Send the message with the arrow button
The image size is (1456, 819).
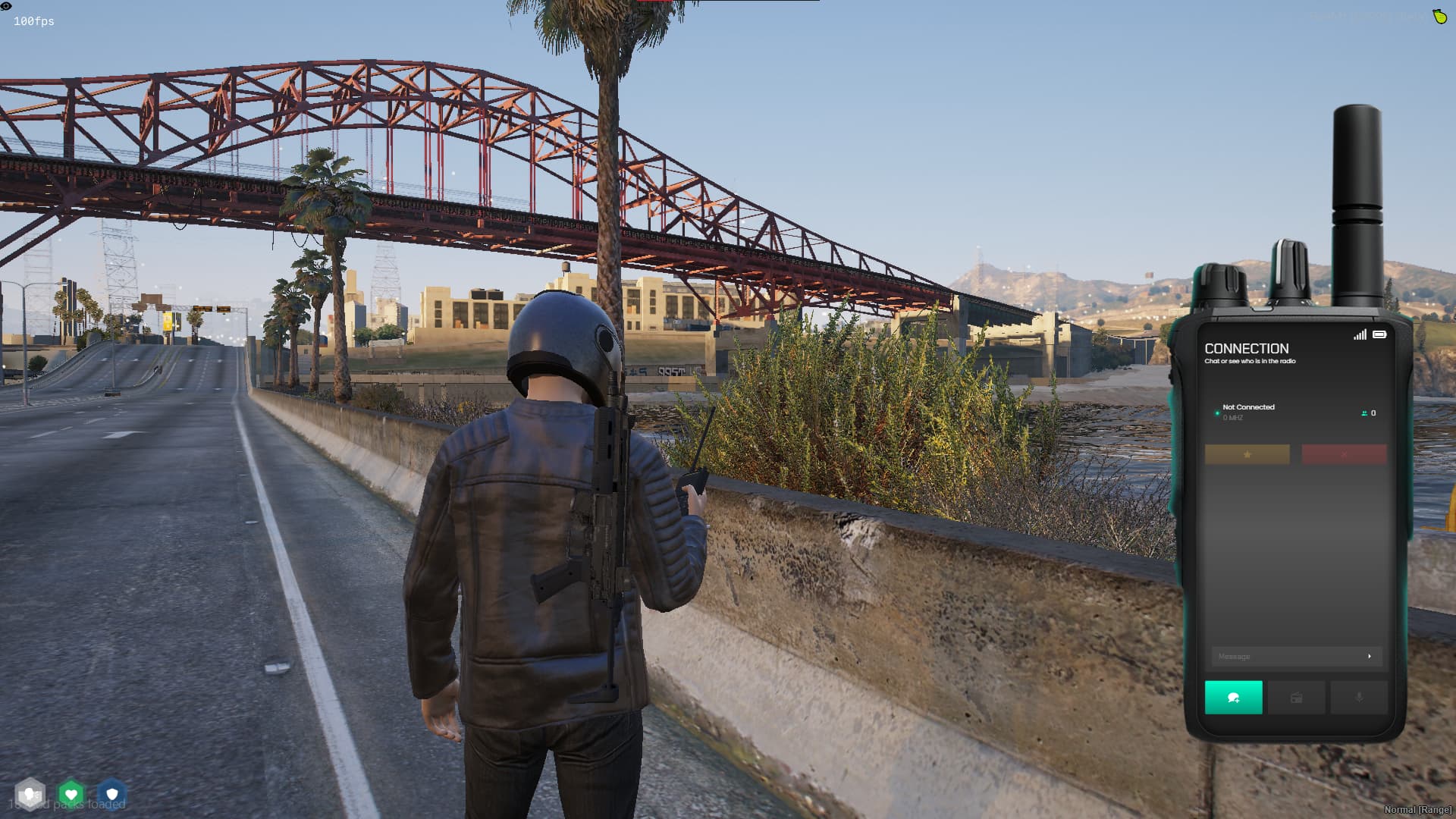(1370, 657)
